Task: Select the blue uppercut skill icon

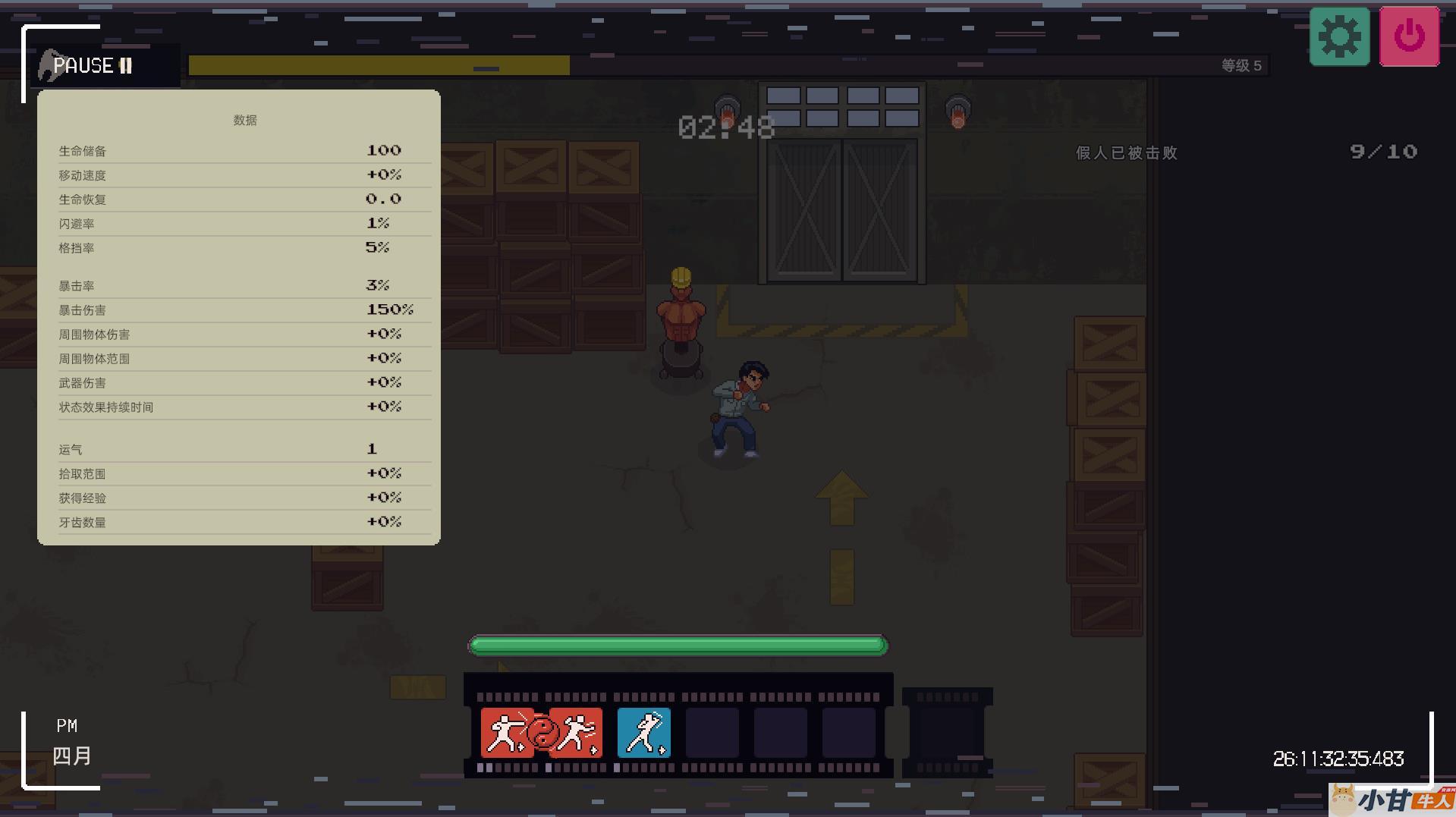Action: [x=644, y=733]
